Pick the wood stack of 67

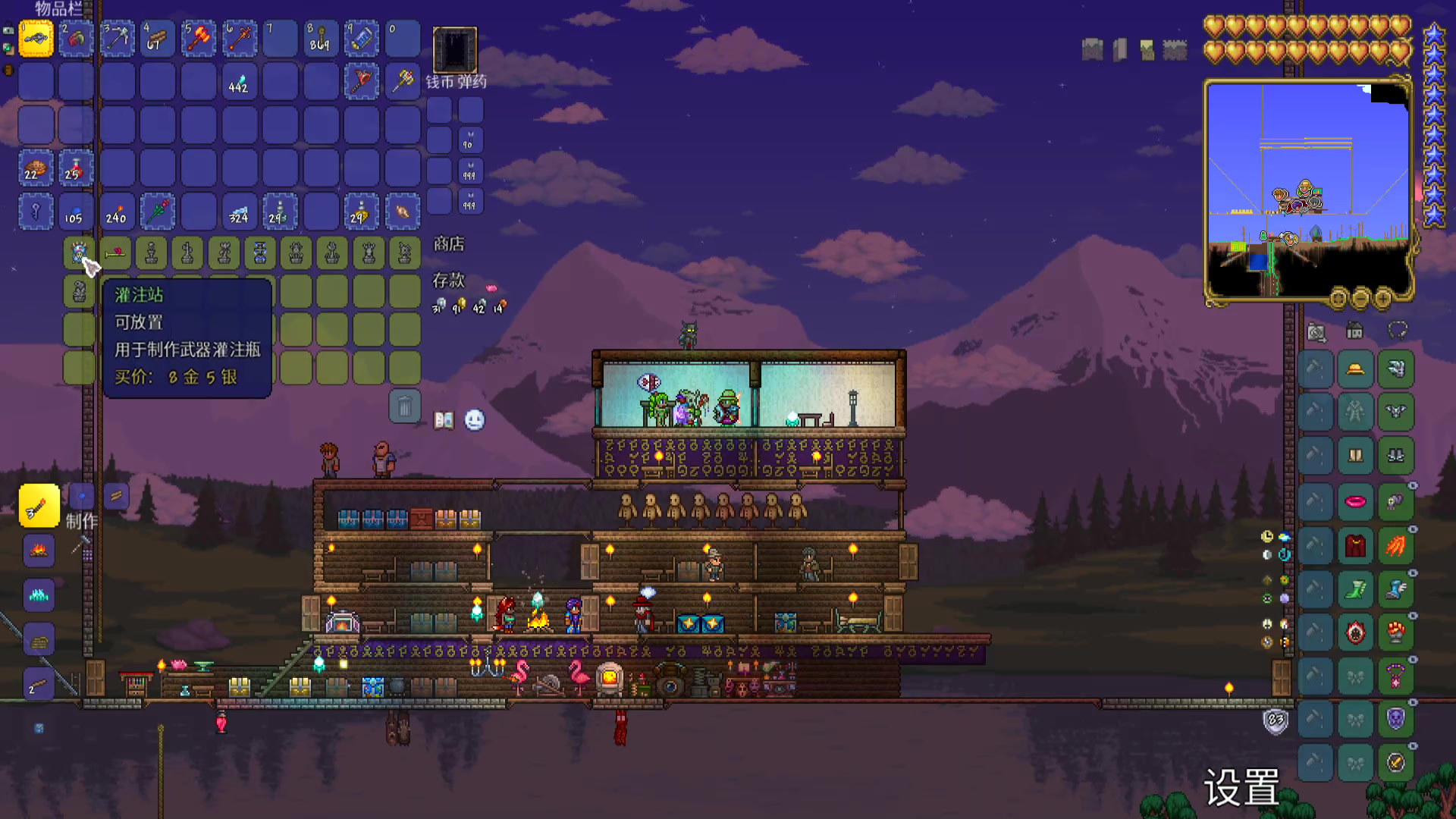158,39
